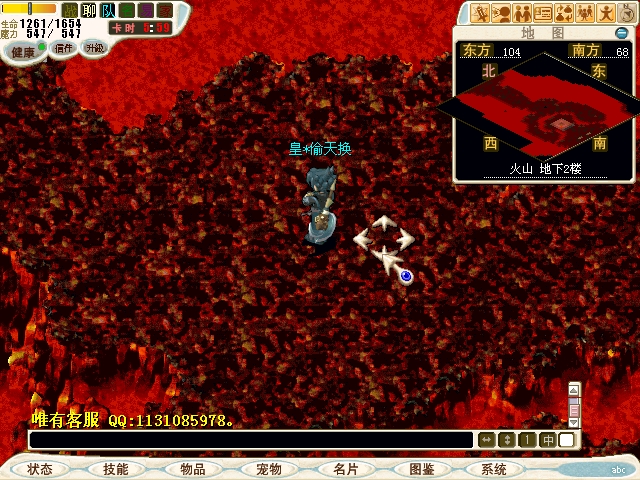This screenshot has width=640, height=480.
Task: Open the 状态 status menu
Action: (40, 469)
